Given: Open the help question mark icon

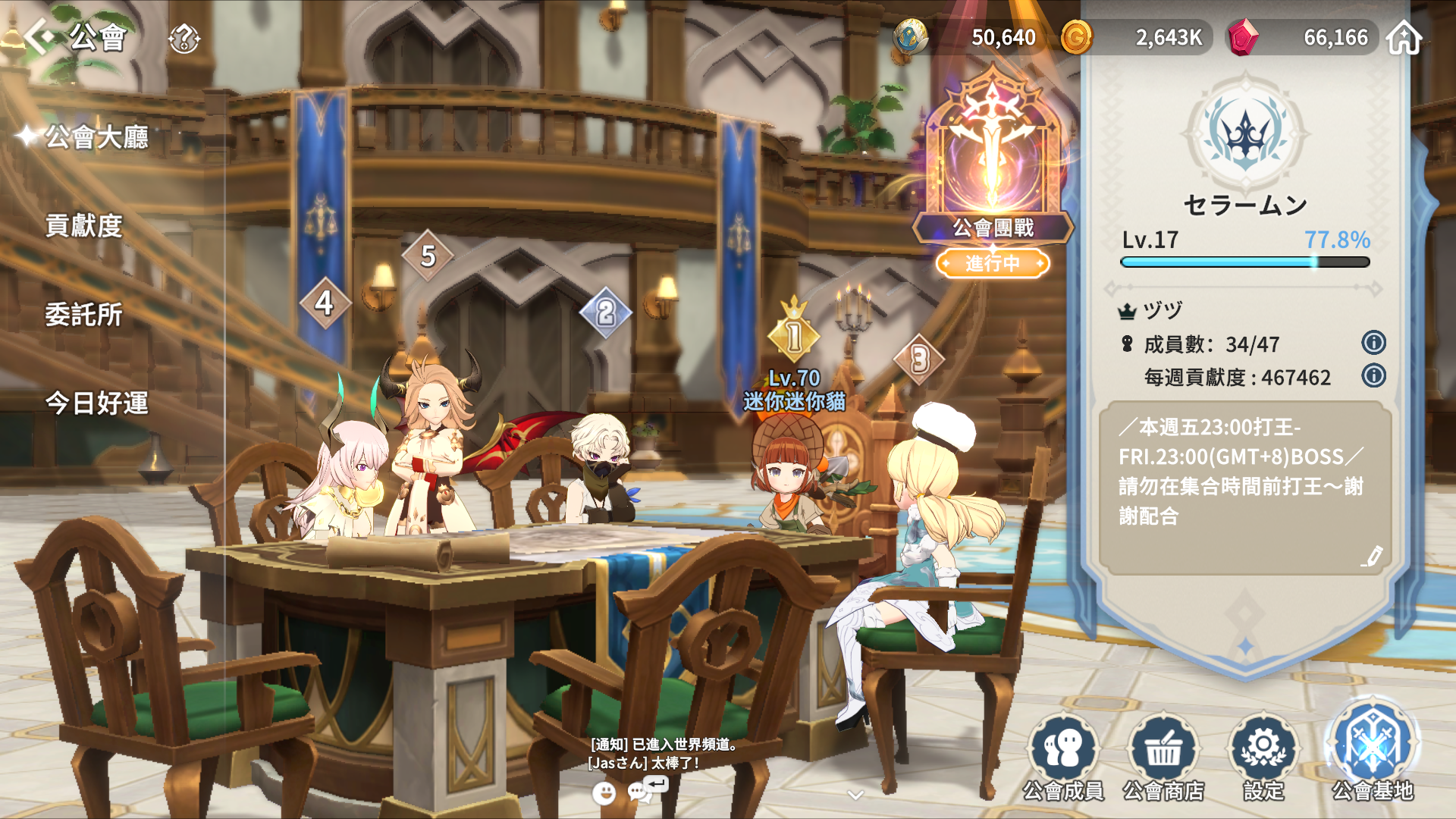Looking at the screenshot, I should pyautogui.click(x=184, y=38).
